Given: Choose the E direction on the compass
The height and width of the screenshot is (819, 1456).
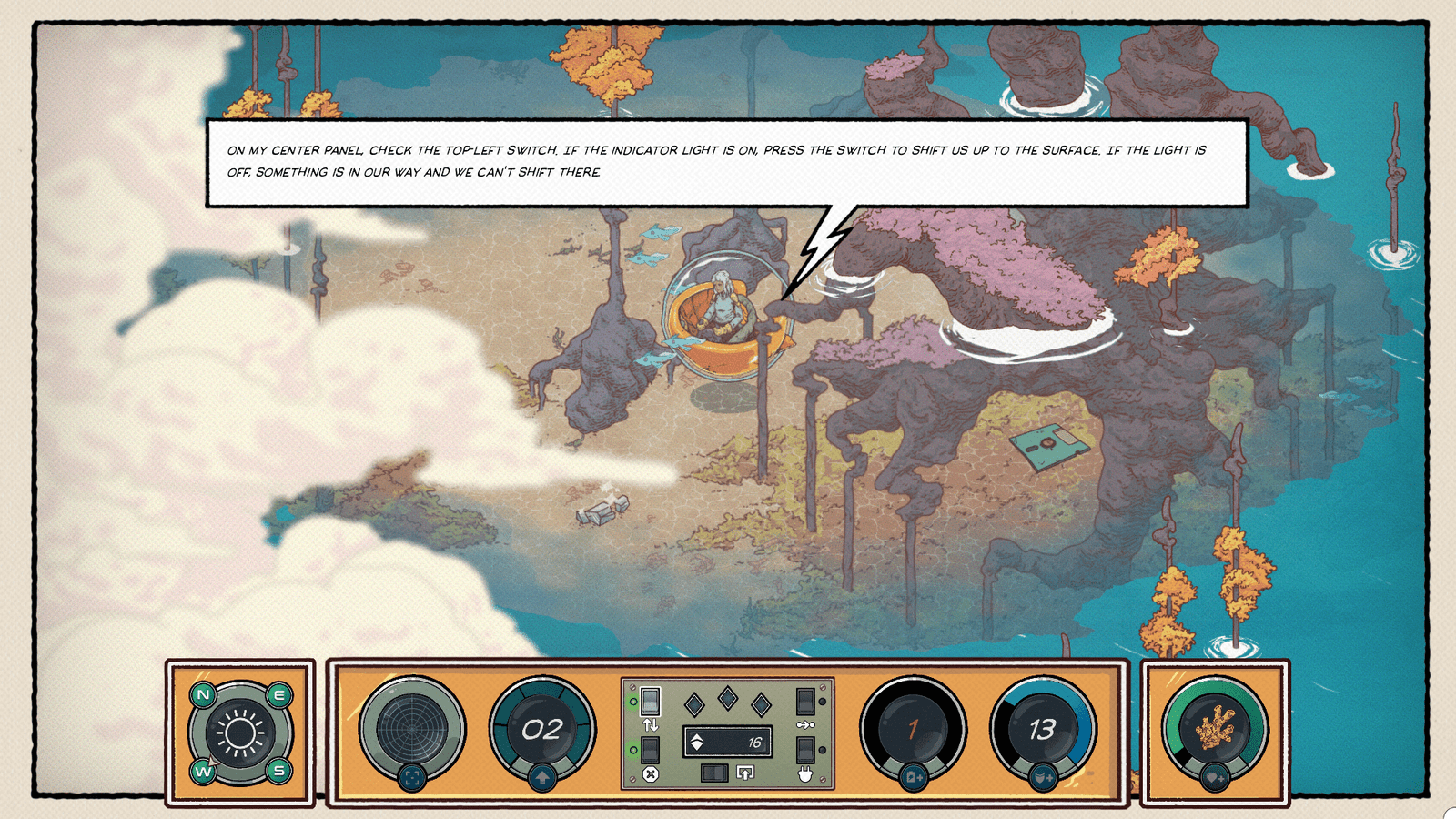Looking at the screenshot, I should point(278,695).
